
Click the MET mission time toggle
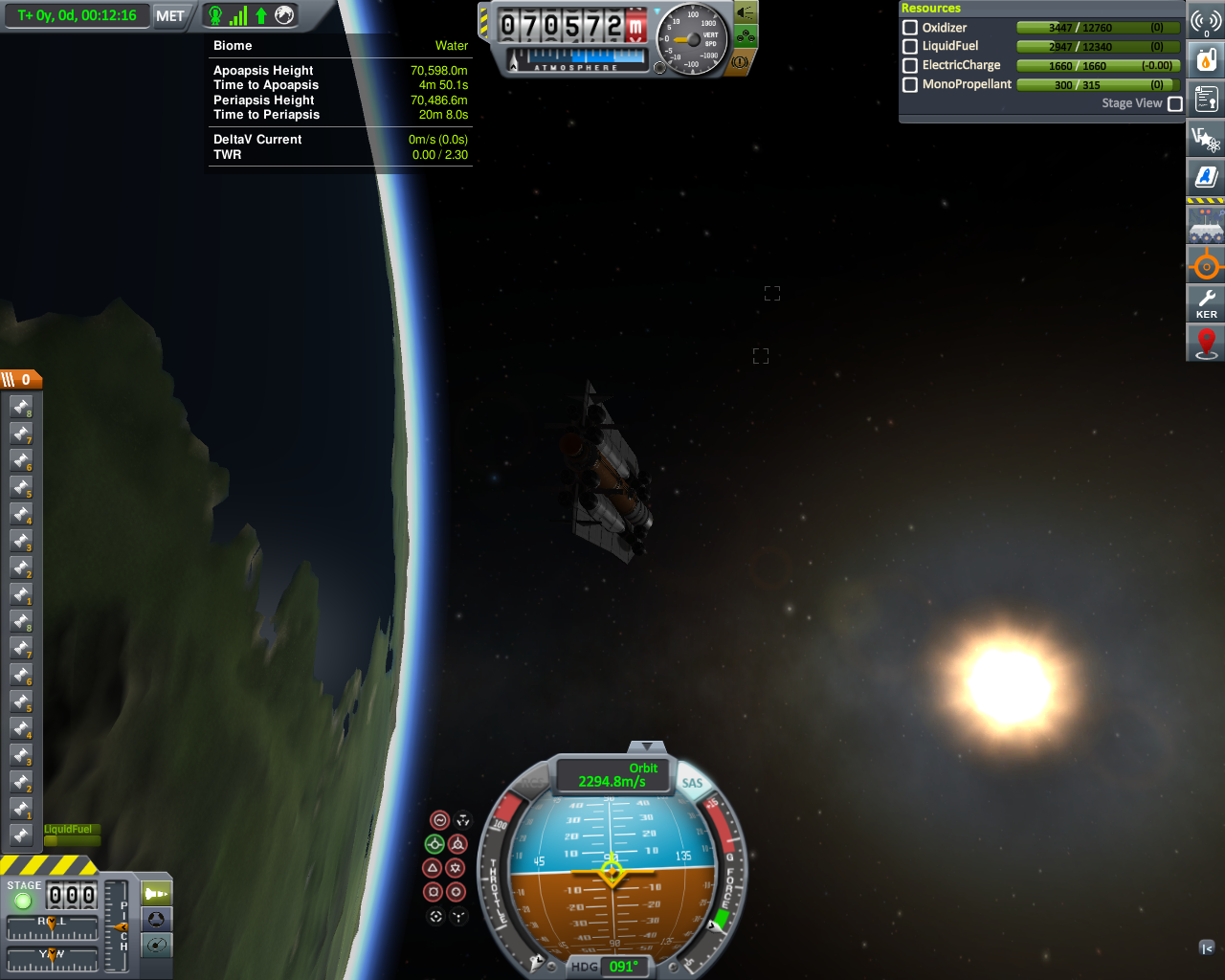169,15
